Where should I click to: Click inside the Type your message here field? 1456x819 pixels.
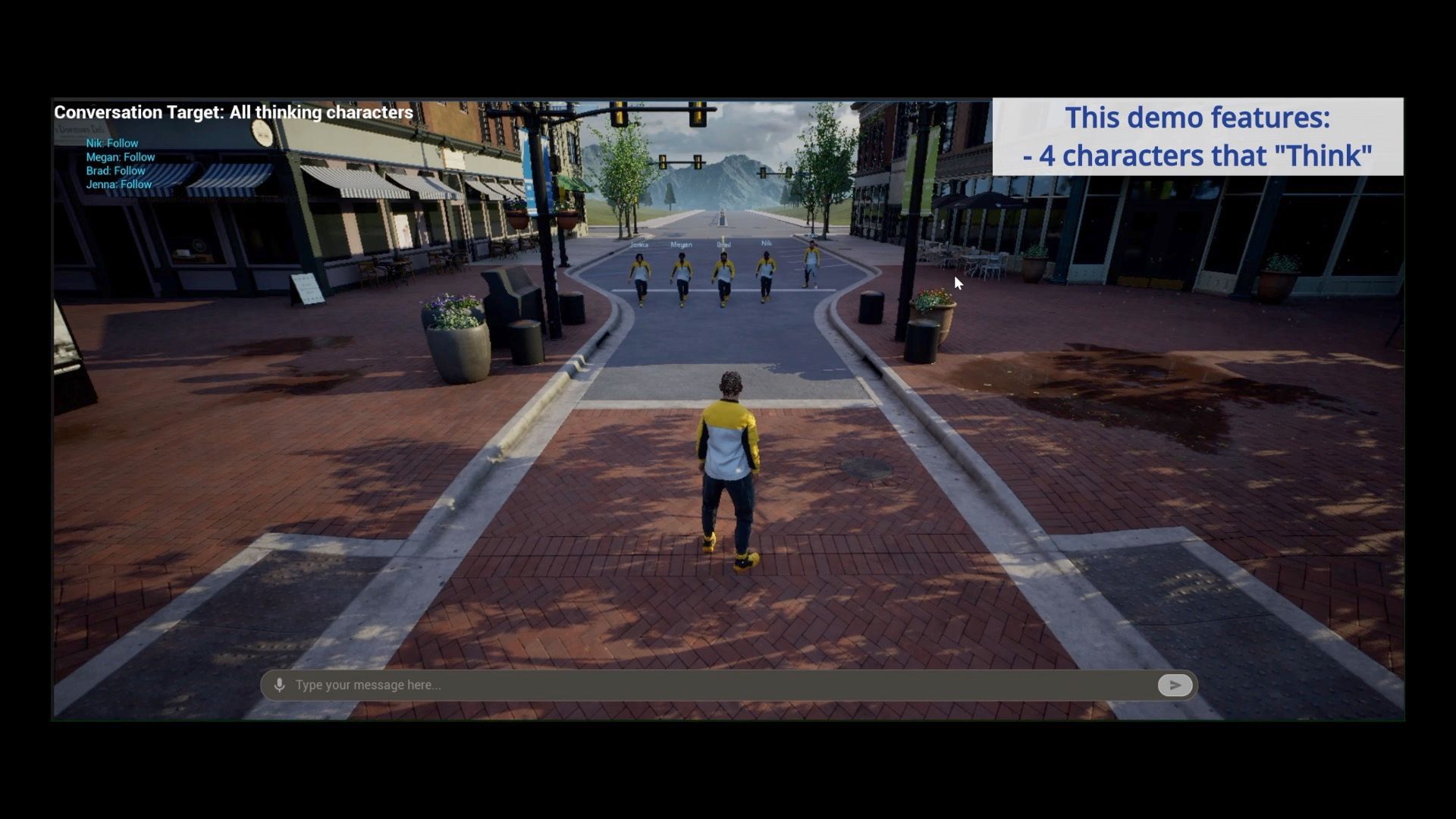[531, 685]
